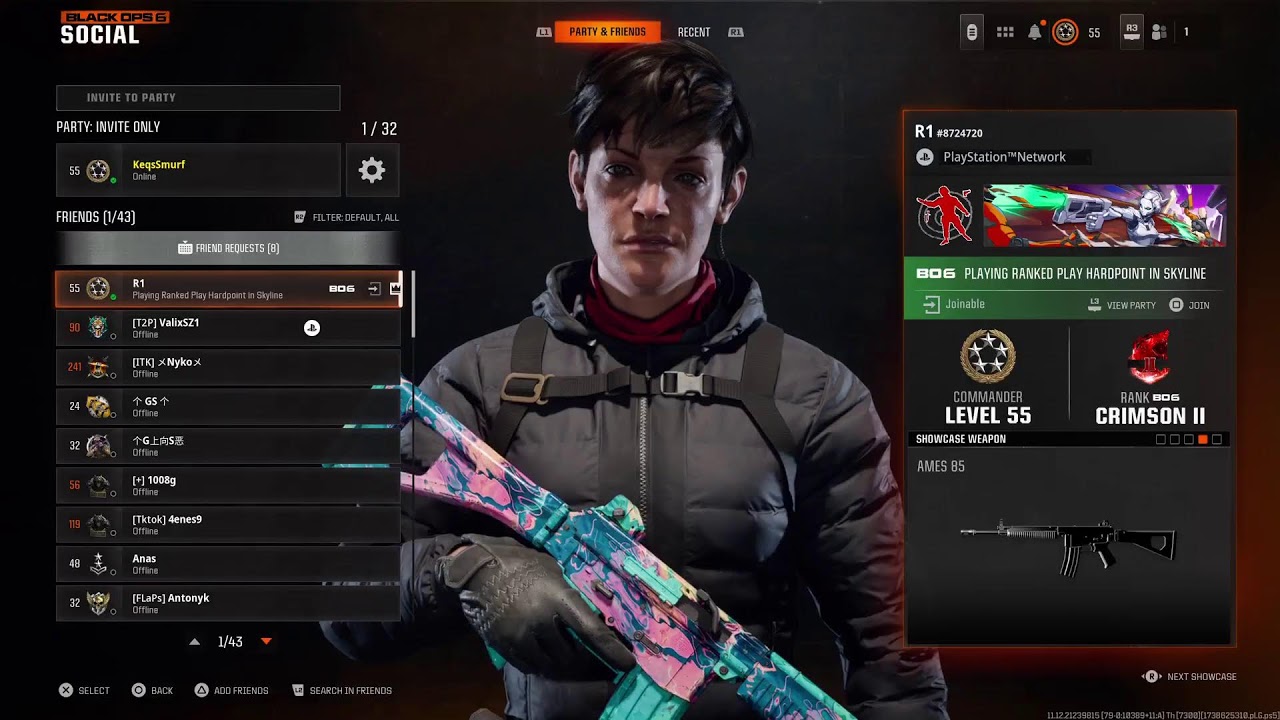Open the notifications bell icon
The image size is (1280, 720).
pos(1035,32)
